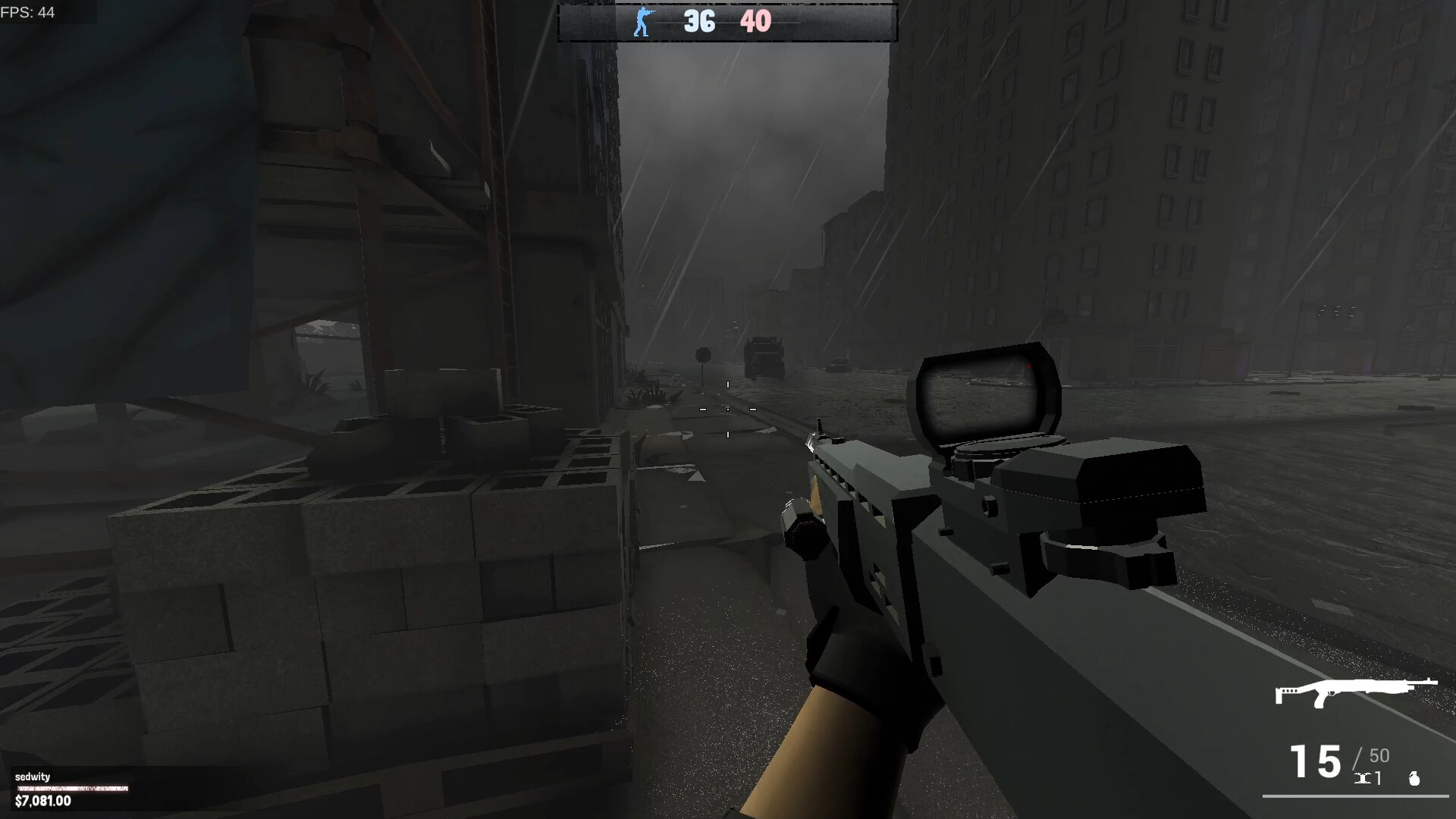The width and height of the screenshot is (1456, 819).
Task: Select the shotgun weapon icon
Action: pyautogui.click(x=1355, y=692)
